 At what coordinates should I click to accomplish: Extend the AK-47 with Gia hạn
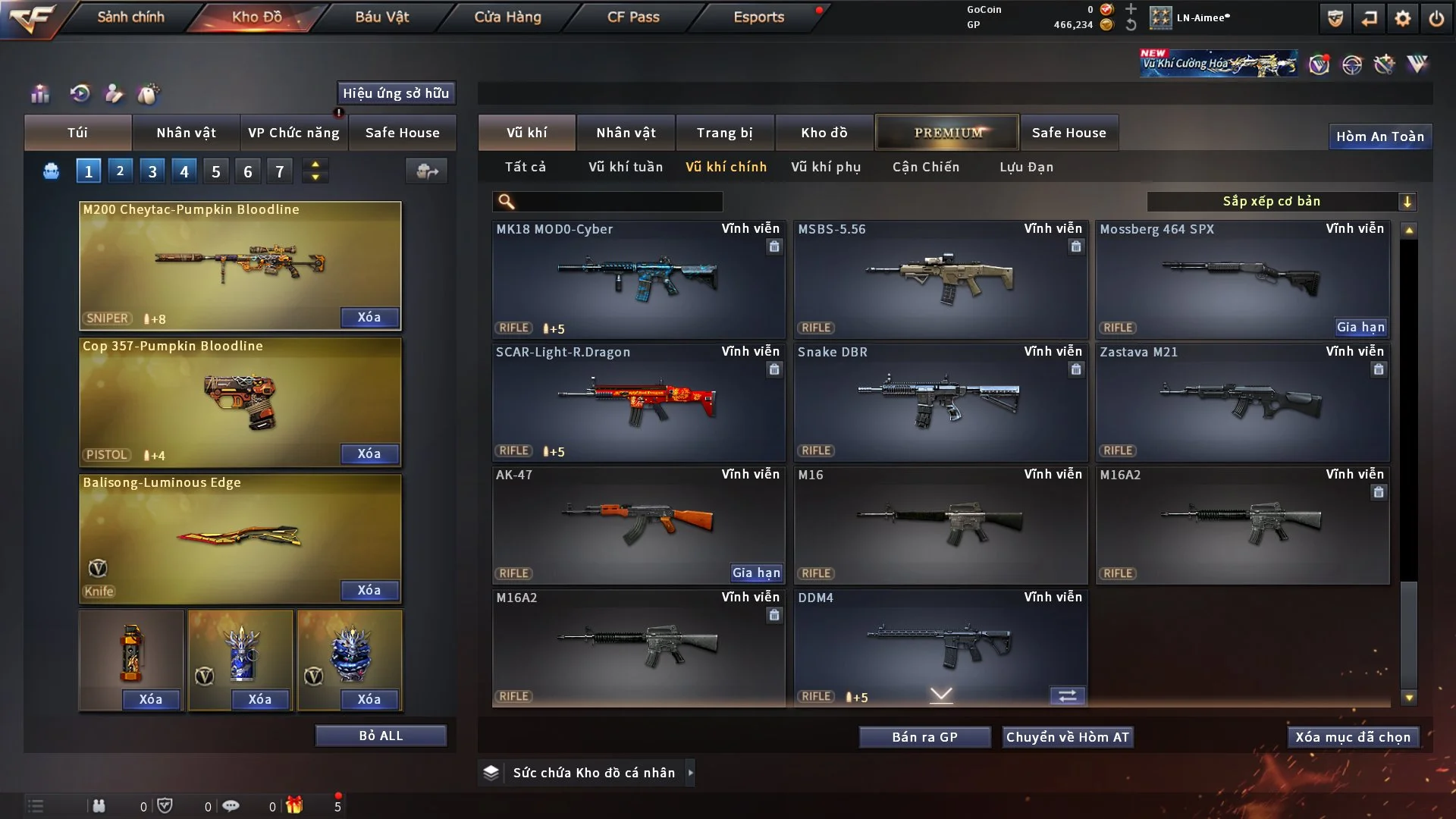coord(756,573)
